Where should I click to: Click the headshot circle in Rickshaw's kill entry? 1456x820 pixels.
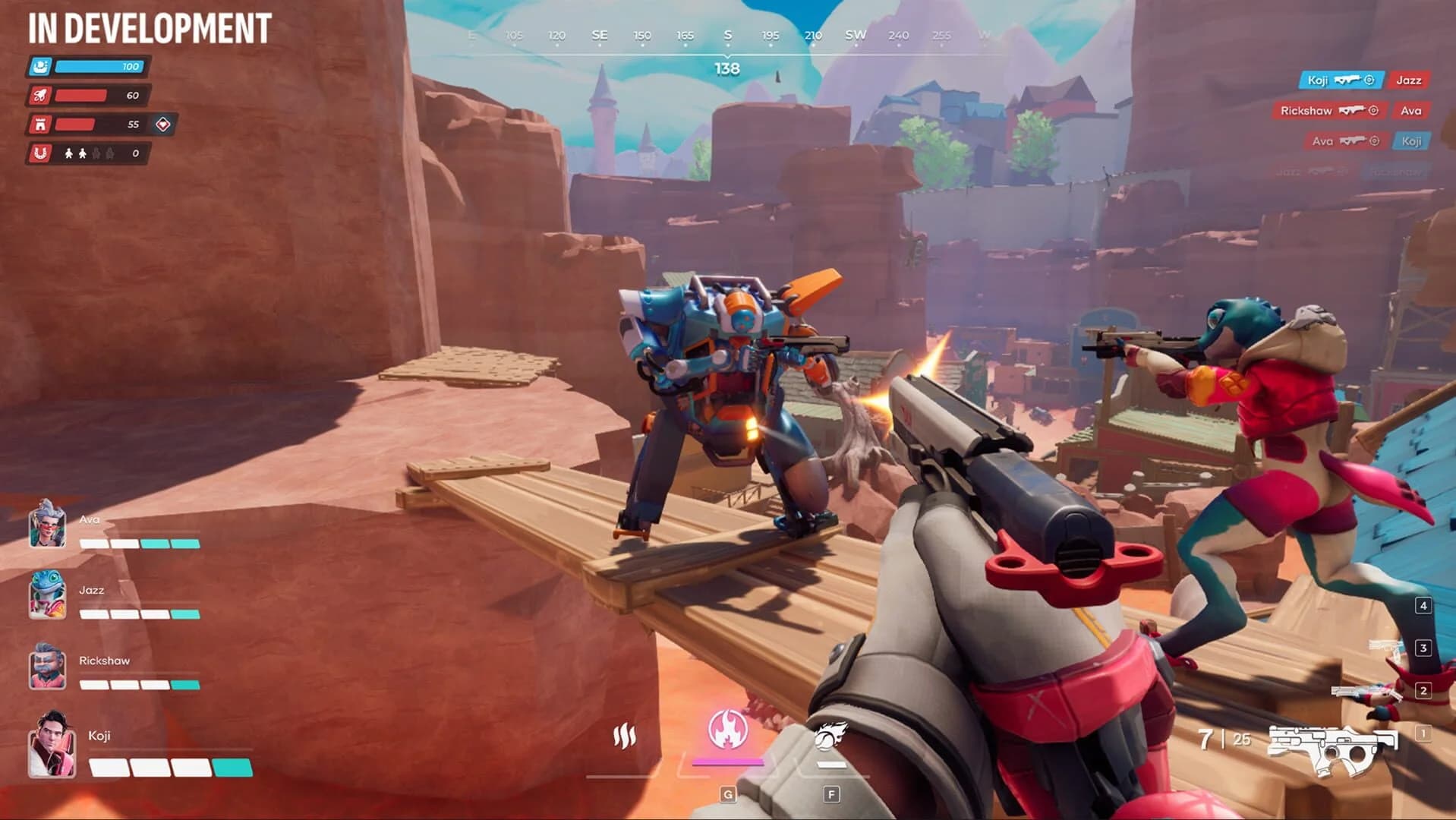click(x=1373, y=111)
